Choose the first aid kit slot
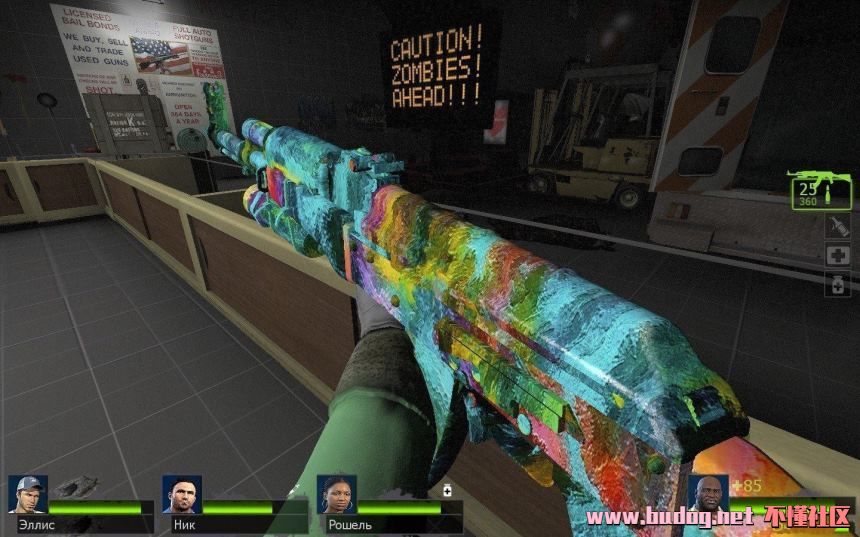The height and width of the screenshot is (537, 860). point(838,255)
